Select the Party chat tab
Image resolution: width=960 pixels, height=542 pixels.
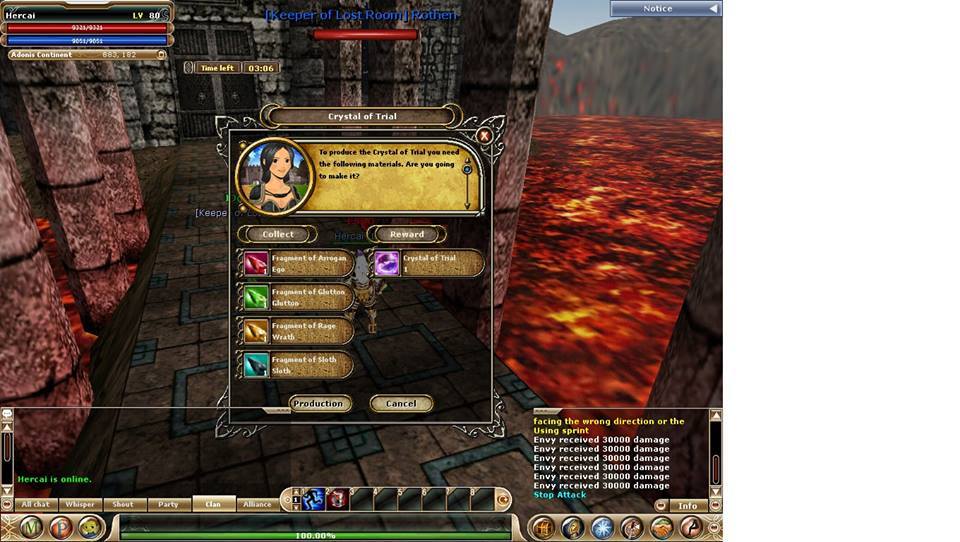[169, 505]
